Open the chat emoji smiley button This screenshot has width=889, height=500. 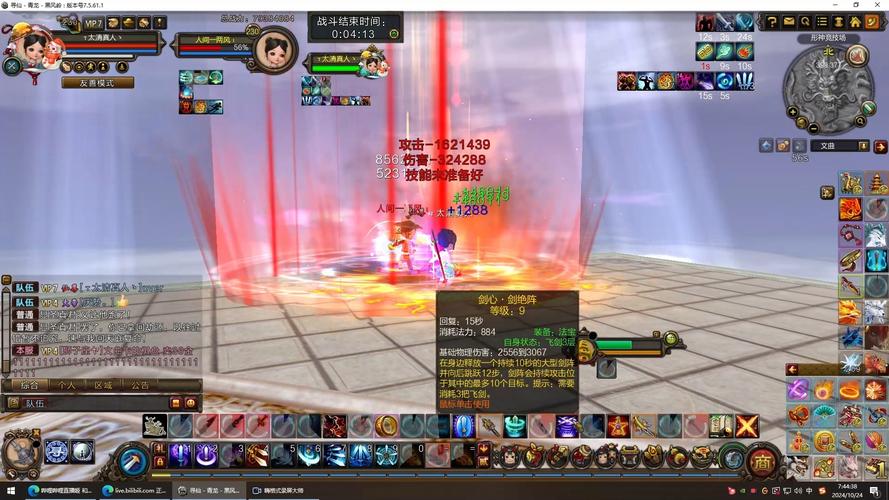coord(190,403)
